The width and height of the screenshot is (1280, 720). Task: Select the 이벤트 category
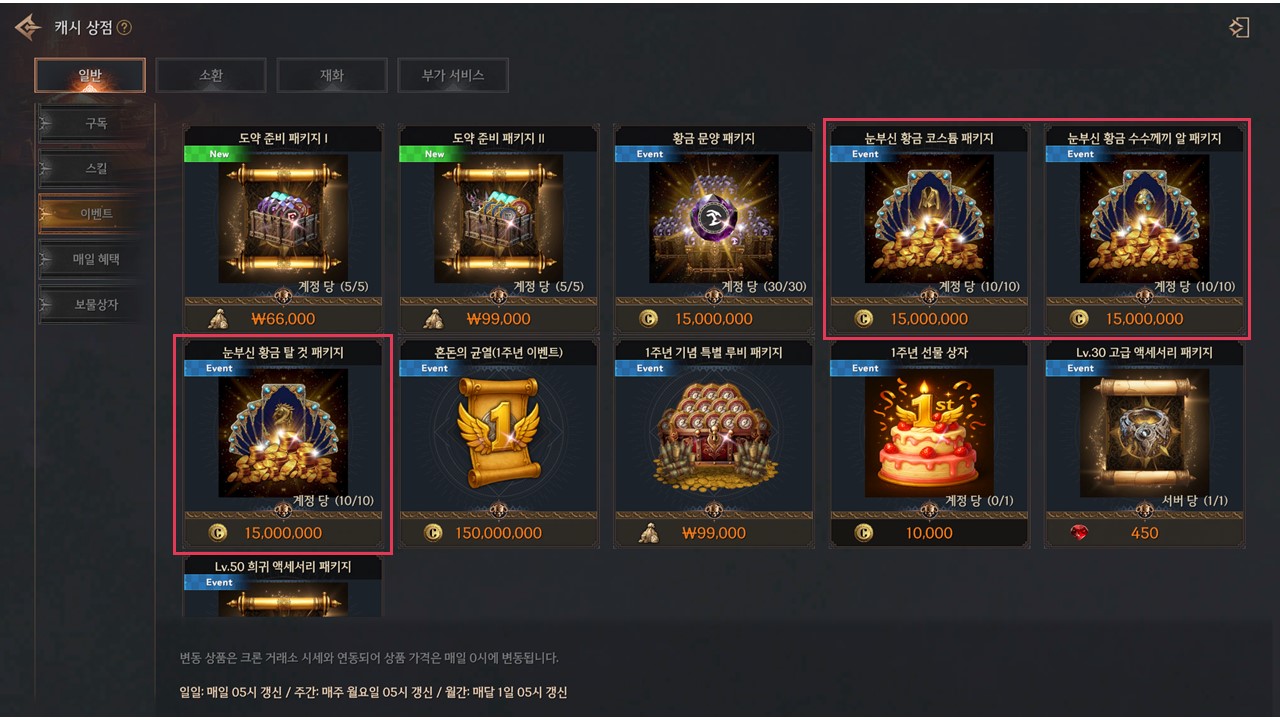pos(95,214)
